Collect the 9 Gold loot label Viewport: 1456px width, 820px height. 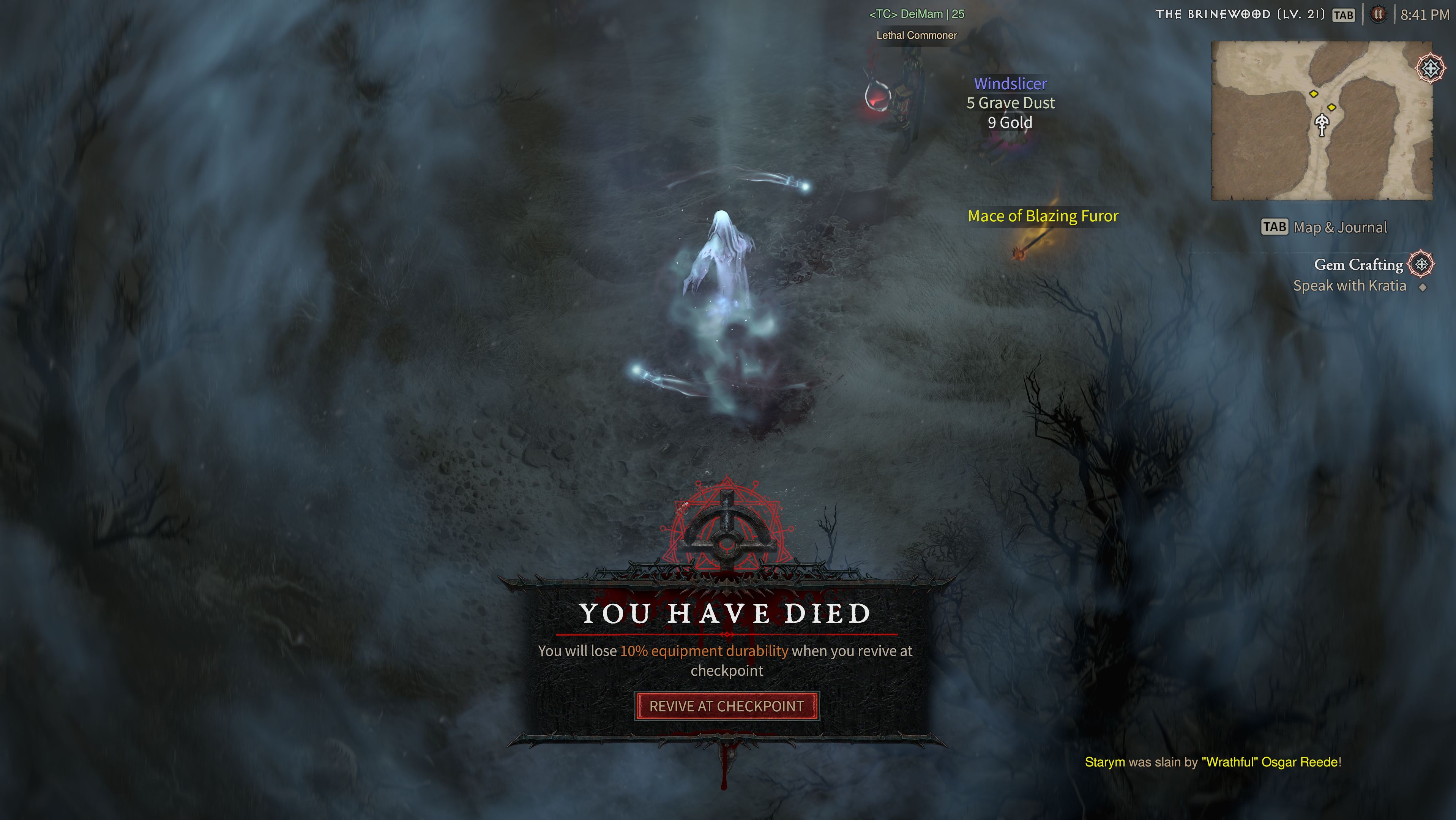coord(1010,122)
